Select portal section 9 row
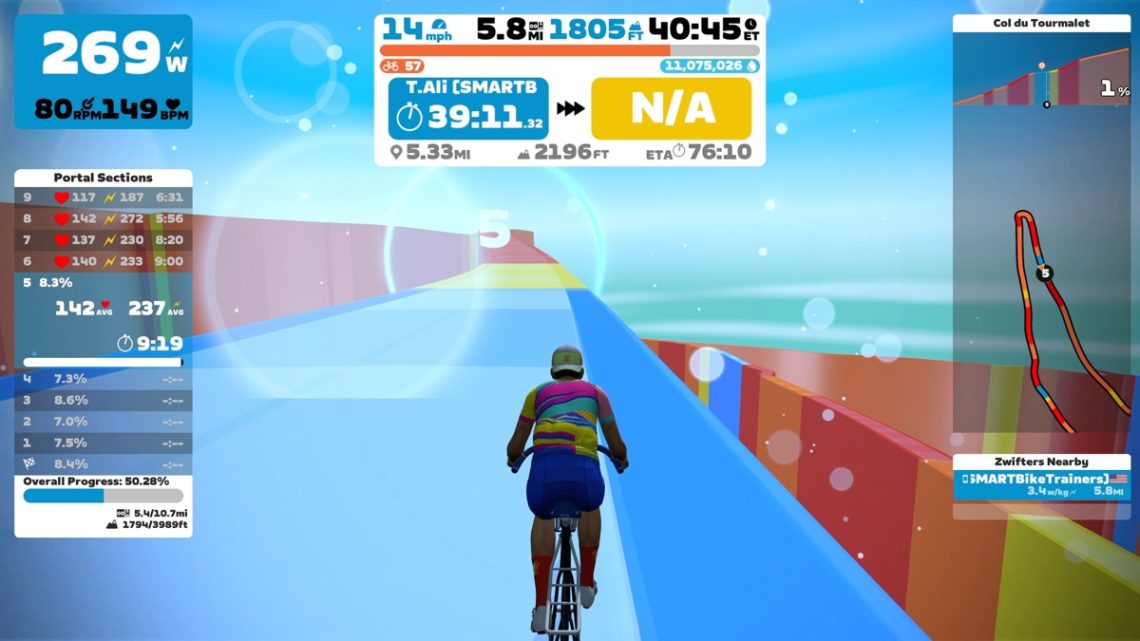The width and height of the screenshot is (1140, 641). [x=103, y=197]
